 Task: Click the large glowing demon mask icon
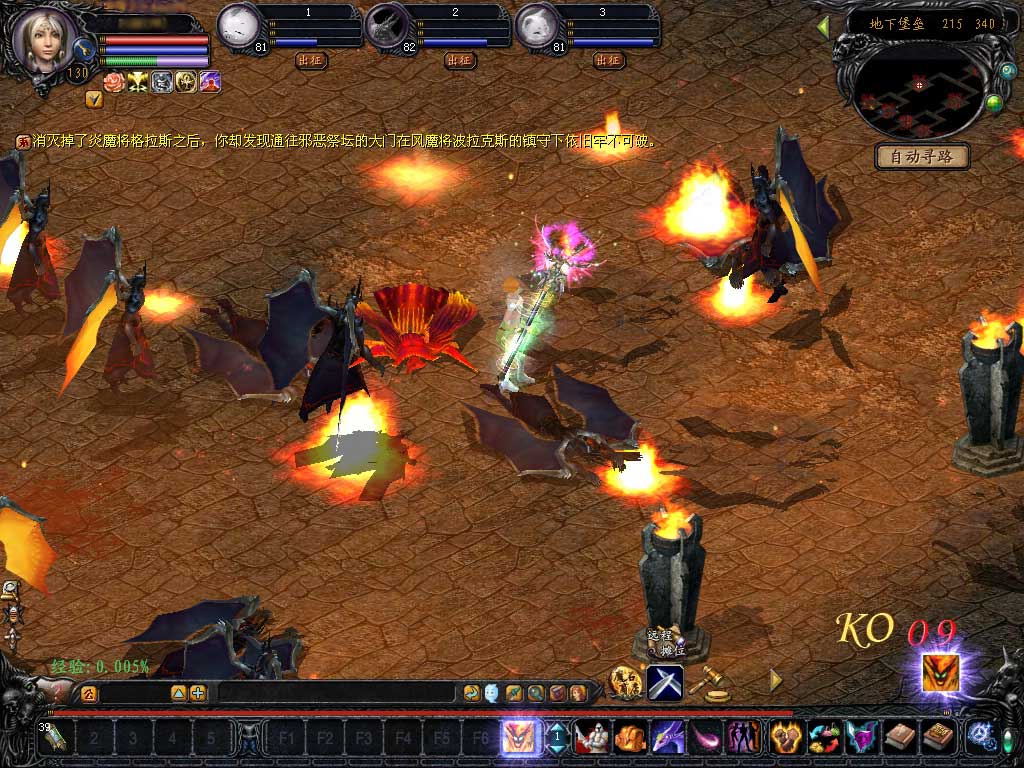pos(940,673)
